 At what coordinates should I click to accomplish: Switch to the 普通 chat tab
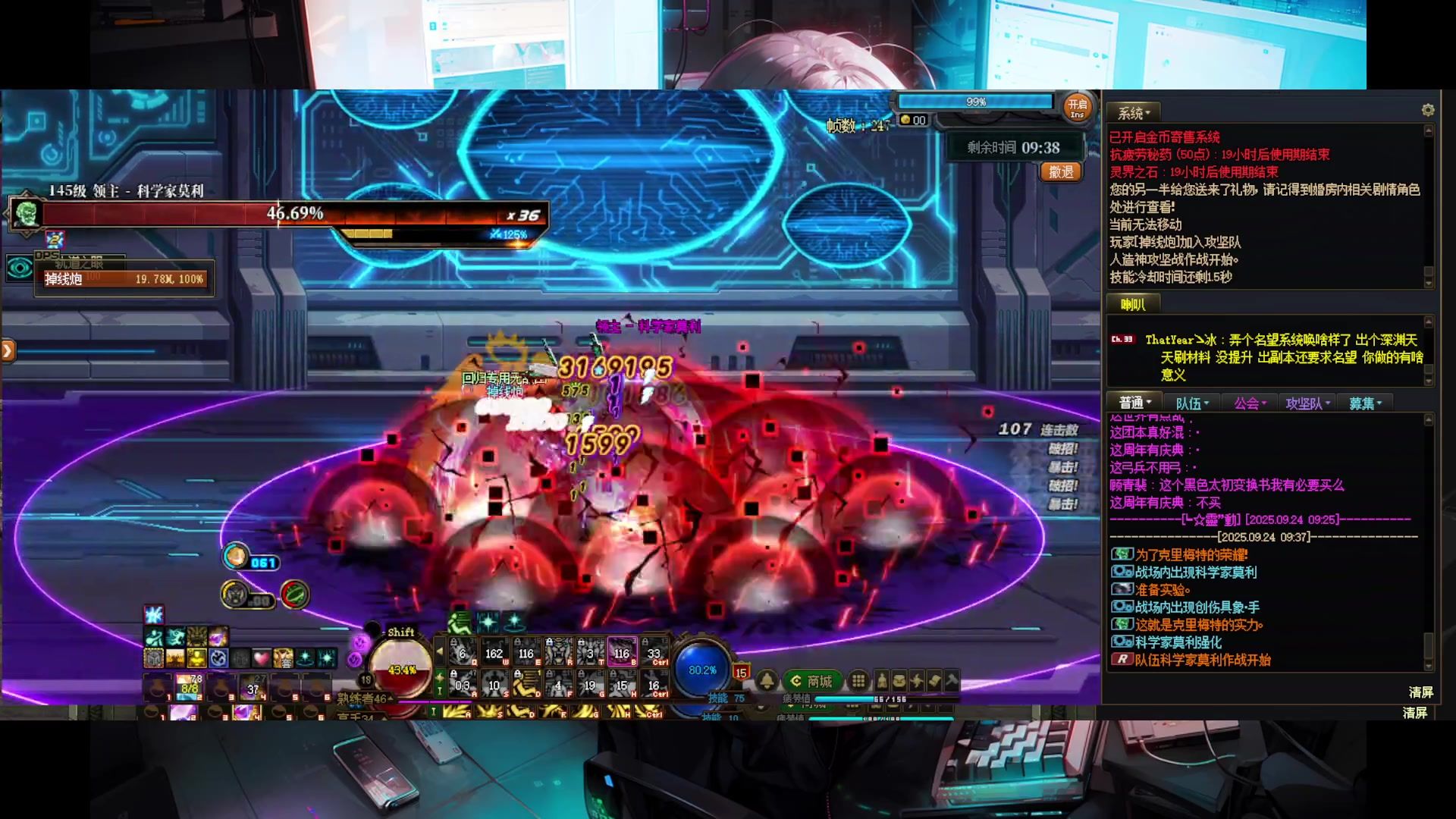pos(1135,403)
